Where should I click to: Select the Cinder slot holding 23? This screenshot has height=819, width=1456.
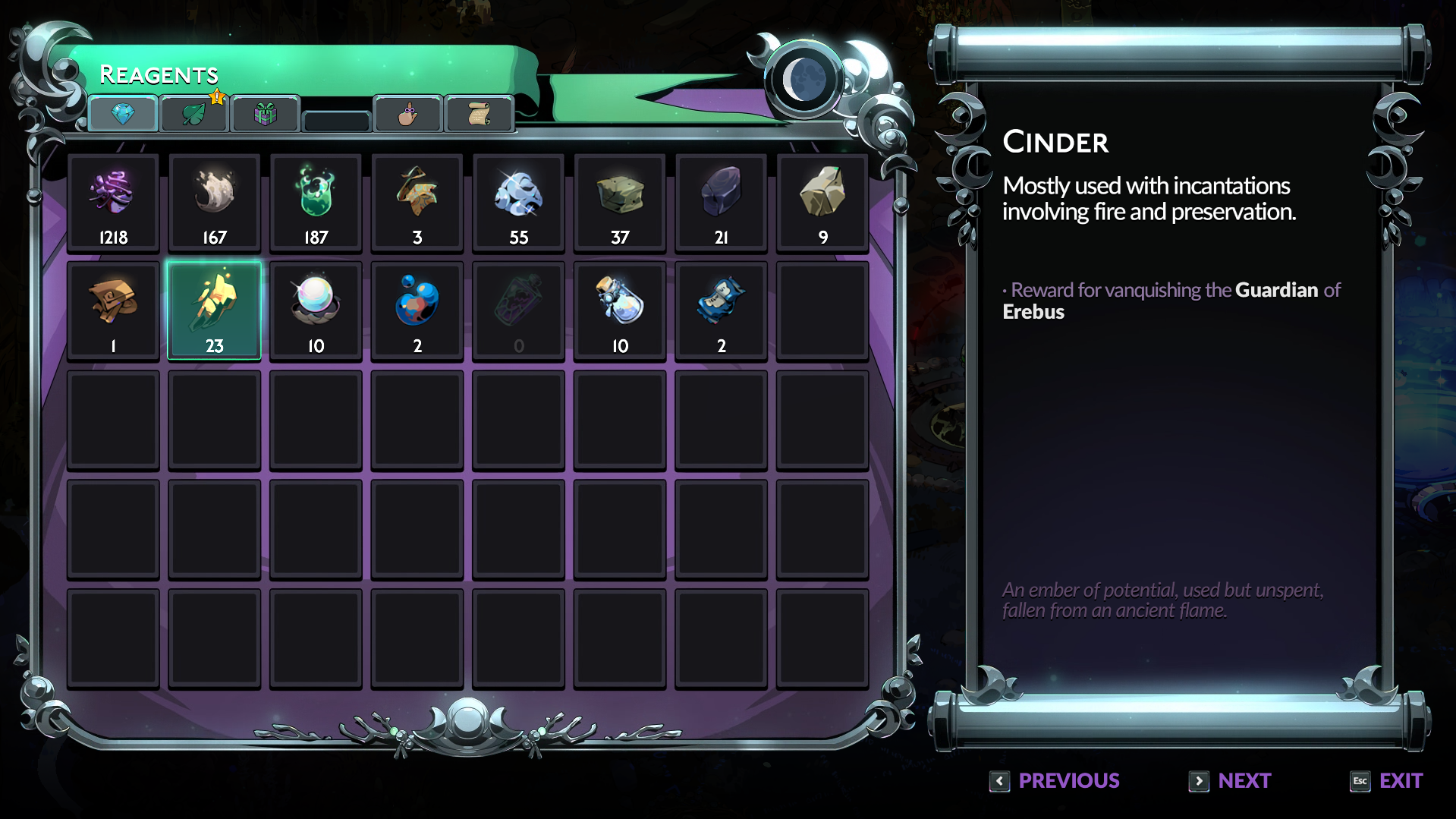point(214,310)
